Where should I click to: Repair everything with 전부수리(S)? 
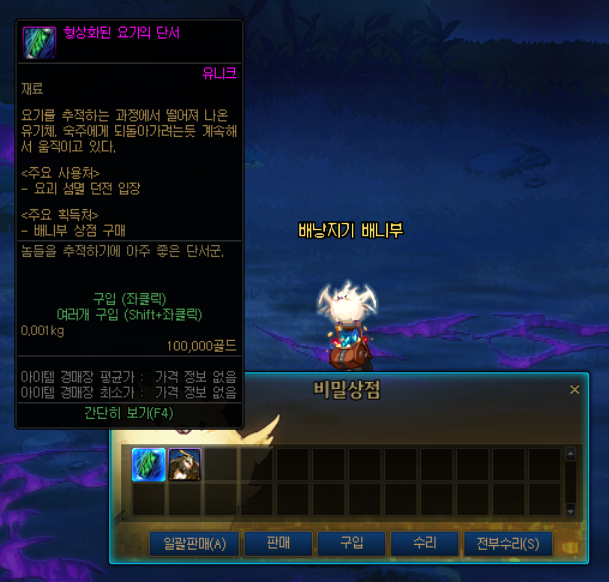[507, 544]
